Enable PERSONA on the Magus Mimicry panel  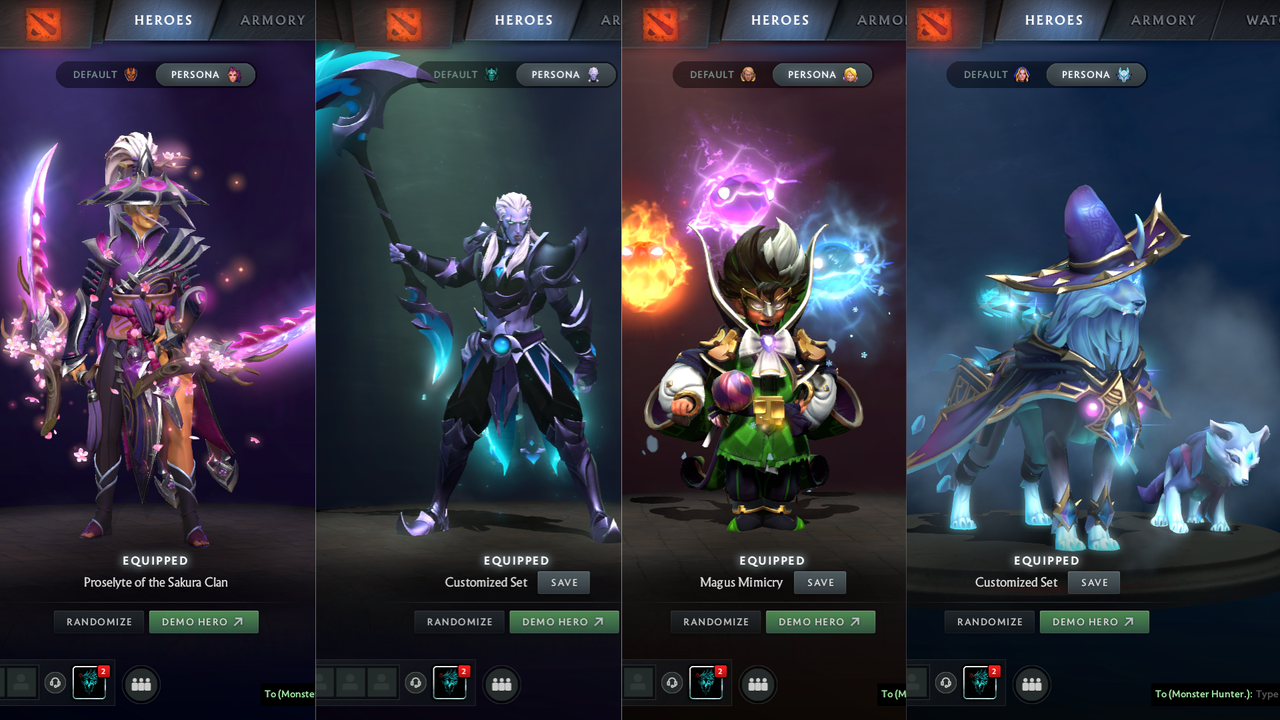click(x=822, y=74)
